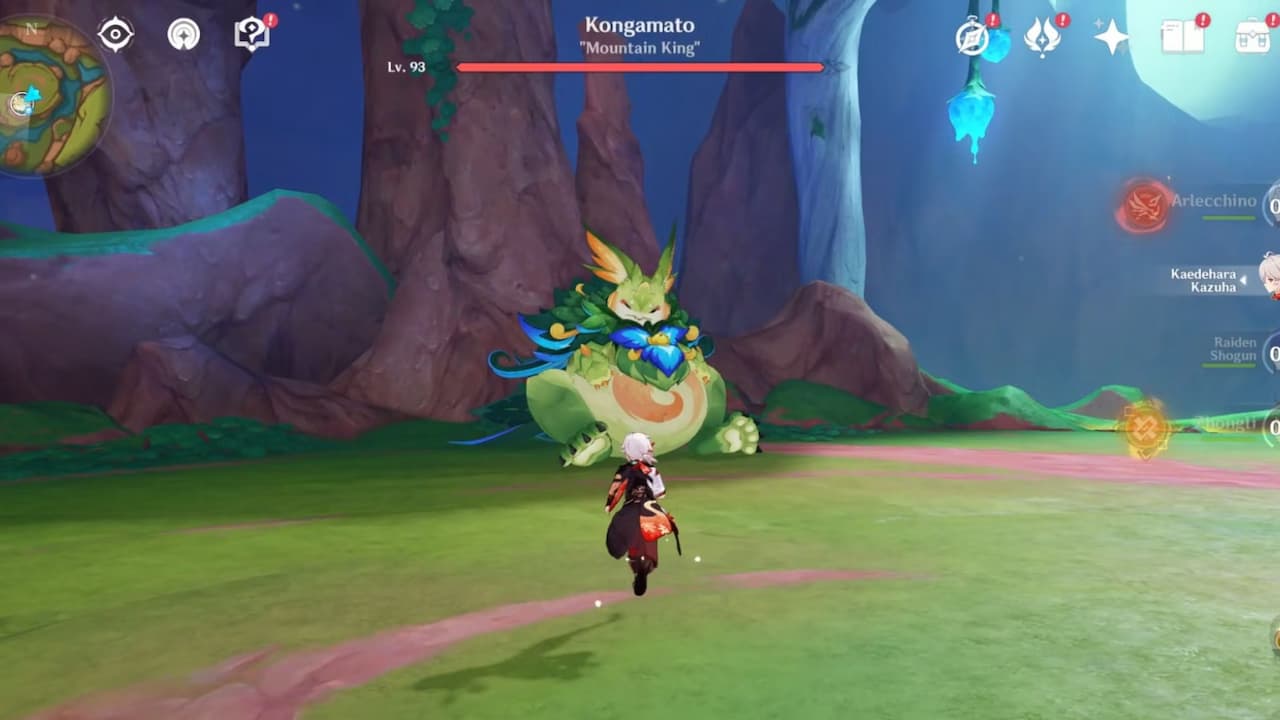Viewport: 1280px width, 720px height.
Task: Trigger Zhongli's golden Geo burst icon
Action: [x=1146, y=429]
